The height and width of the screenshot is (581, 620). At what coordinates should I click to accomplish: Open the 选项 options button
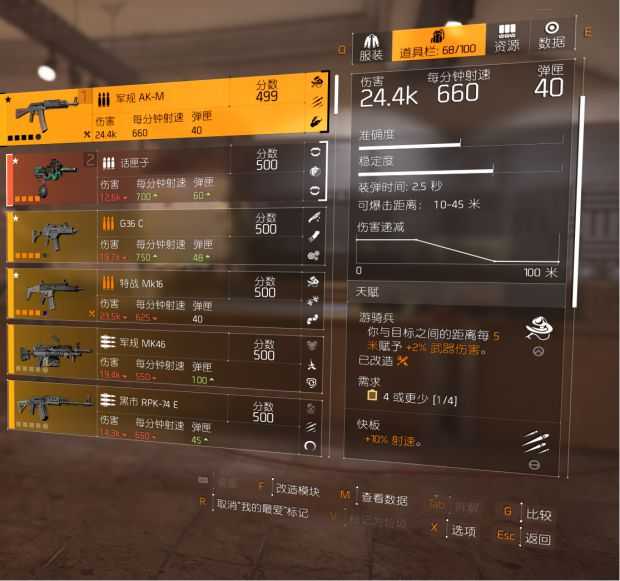click(x=463, y=530)
